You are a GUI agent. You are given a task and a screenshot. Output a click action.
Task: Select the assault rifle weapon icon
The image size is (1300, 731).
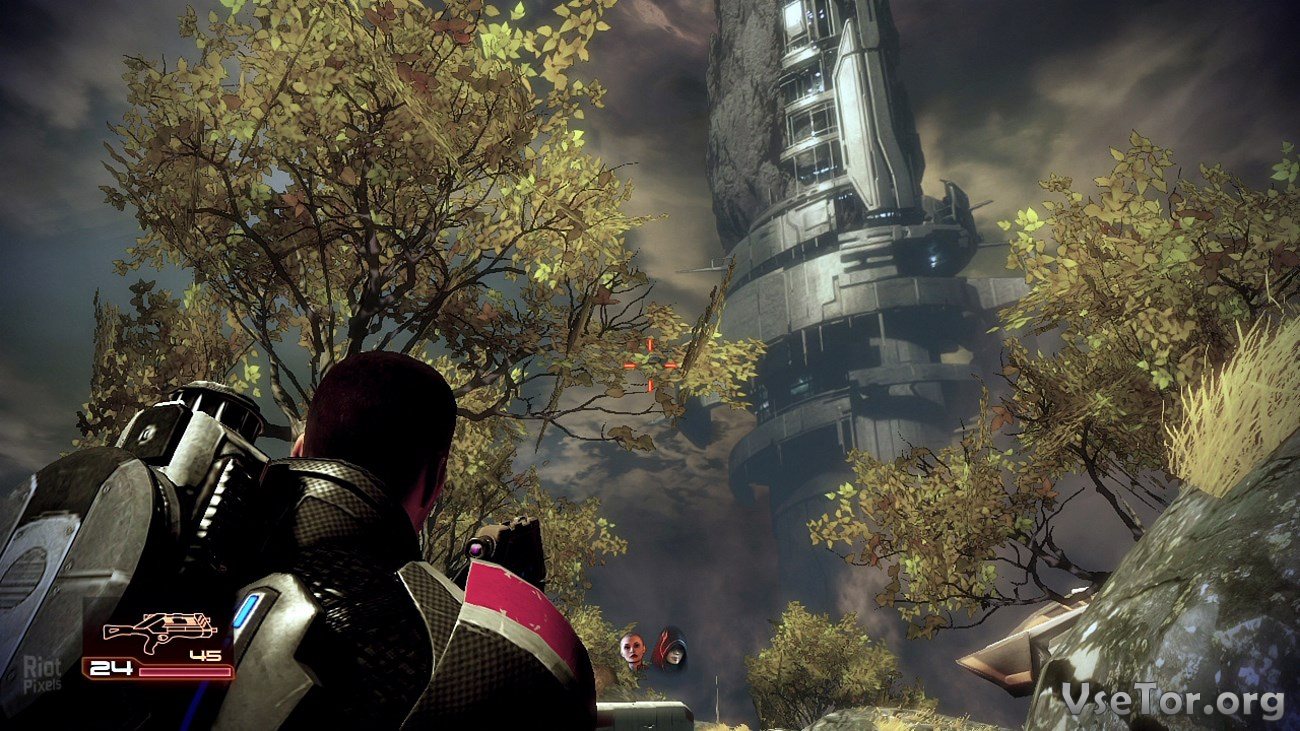click(x=160, y=630)
